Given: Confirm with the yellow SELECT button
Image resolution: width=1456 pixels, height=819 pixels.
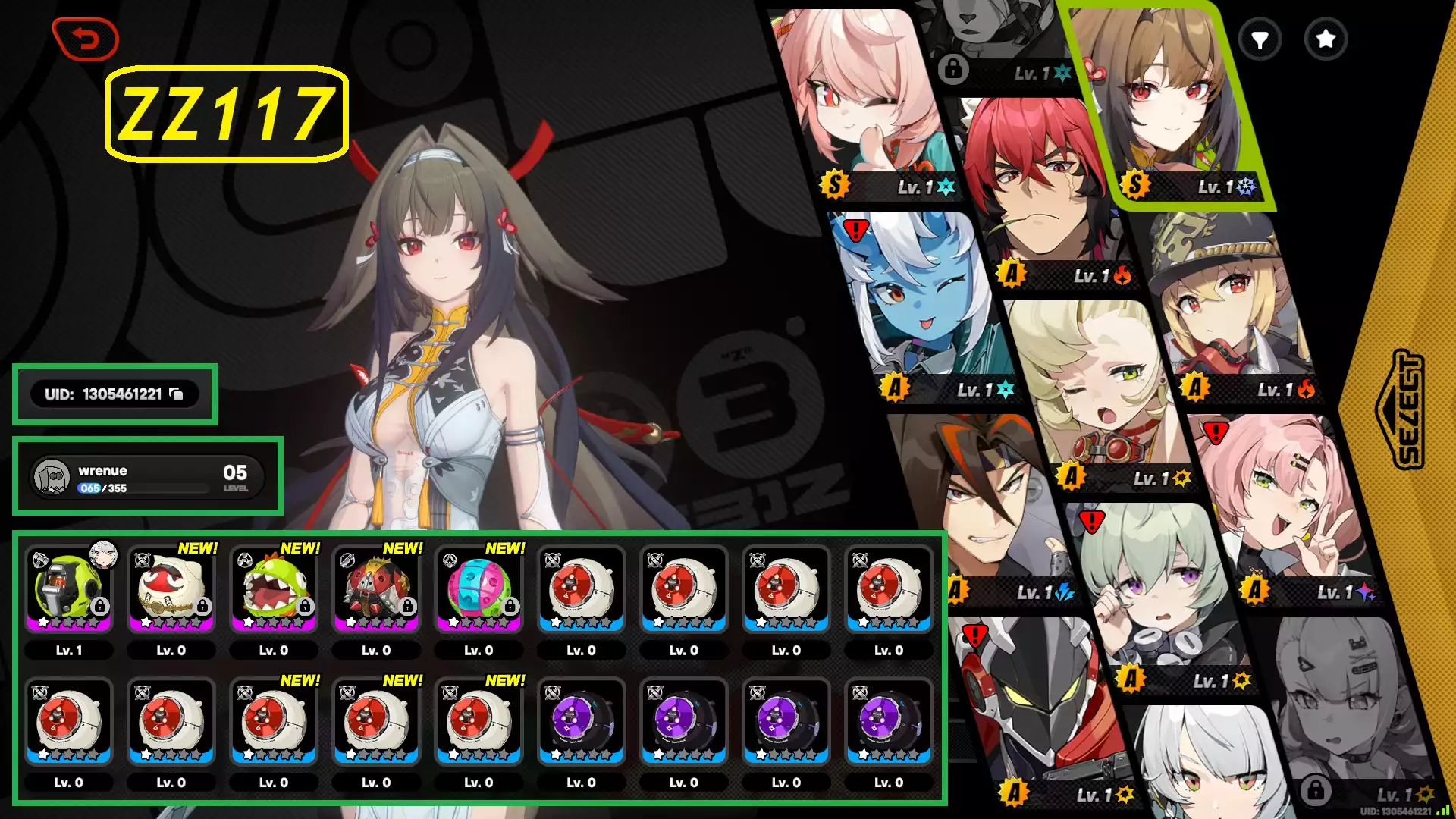Looking at the screenshot, I should tap(1407, 409).
